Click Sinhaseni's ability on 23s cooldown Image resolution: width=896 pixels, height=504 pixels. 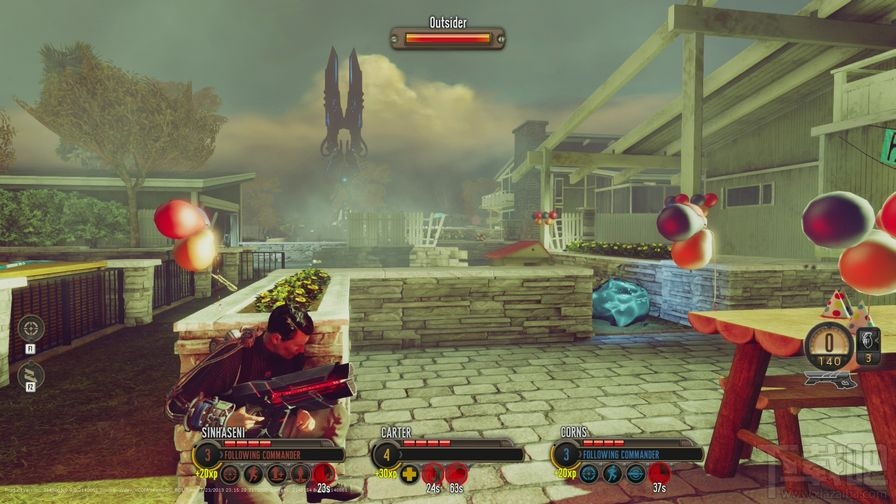[x=323, y=474]
